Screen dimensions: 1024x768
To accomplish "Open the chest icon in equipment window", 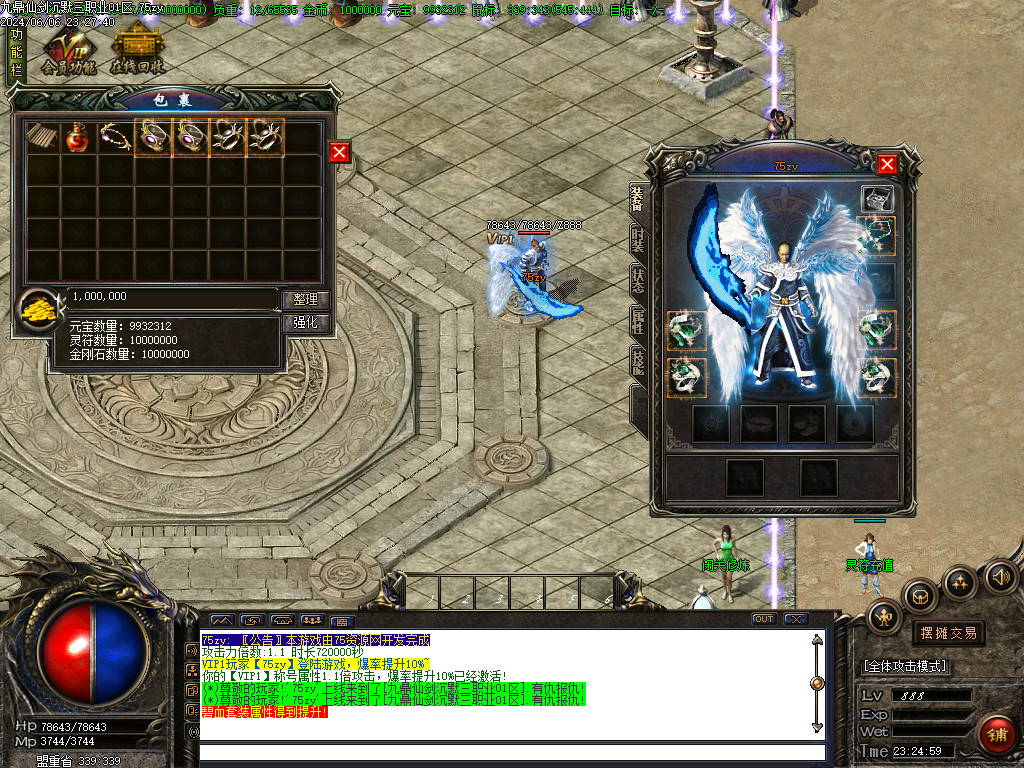I will 876,199.
